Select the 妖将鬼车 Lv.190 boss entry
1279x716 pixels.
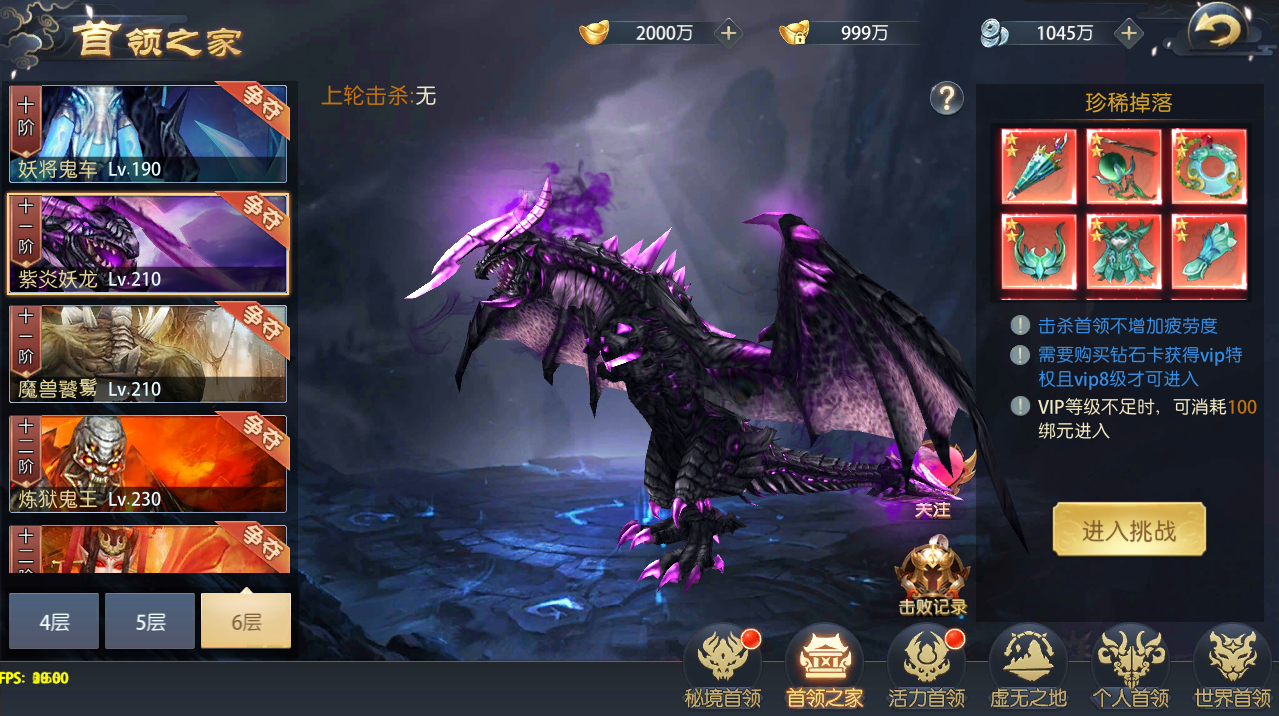[148, 134]
